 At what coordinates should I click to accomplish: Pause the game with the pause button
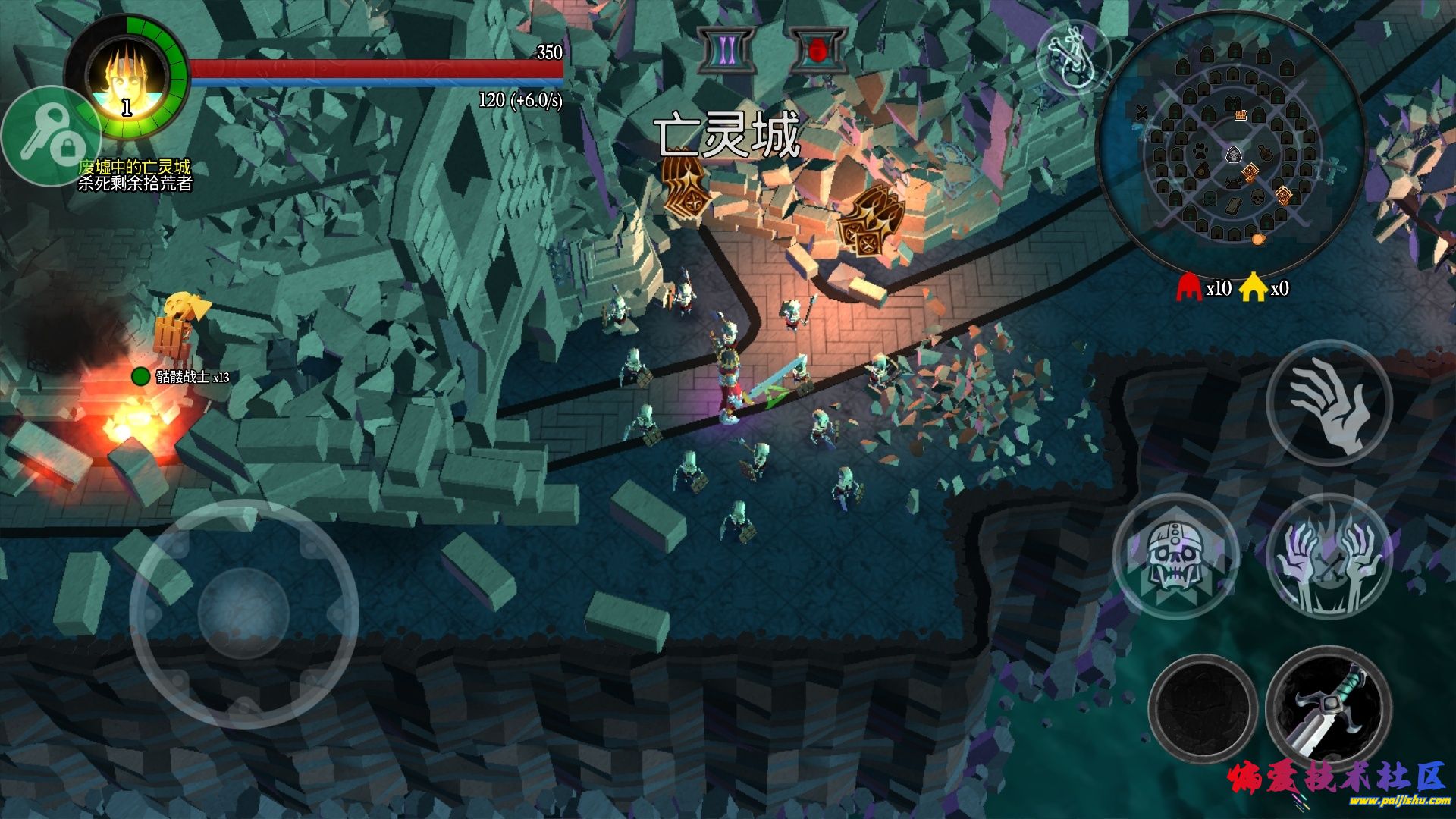click(726, 50)
